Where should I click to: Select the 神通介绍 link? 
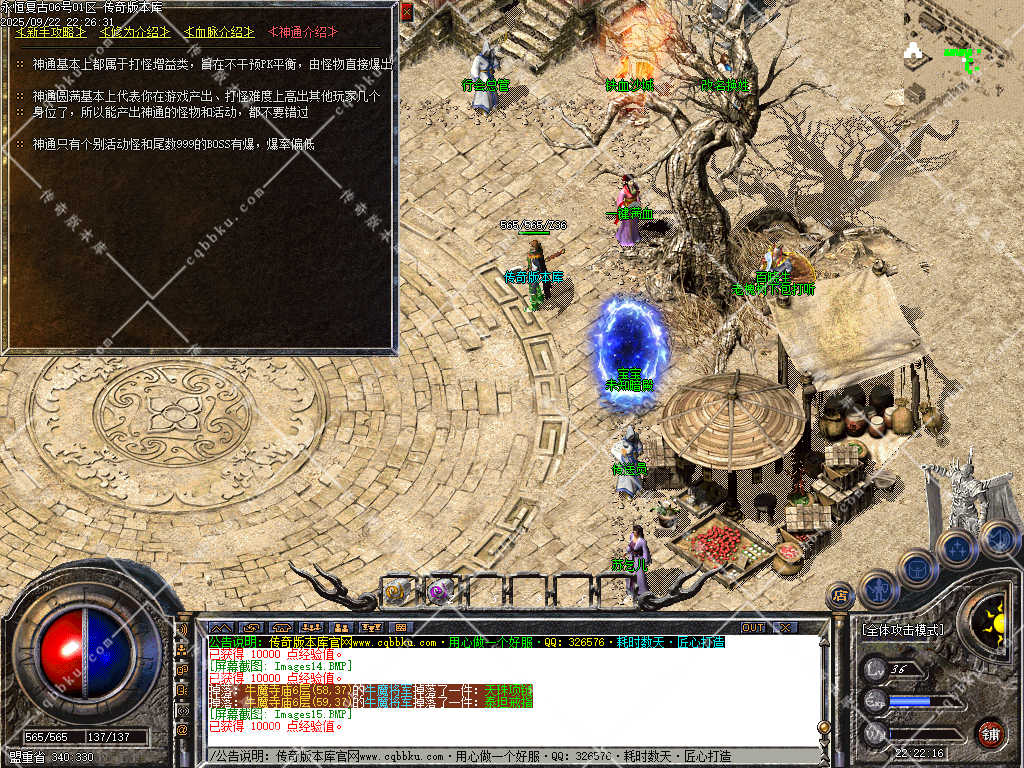303,33
